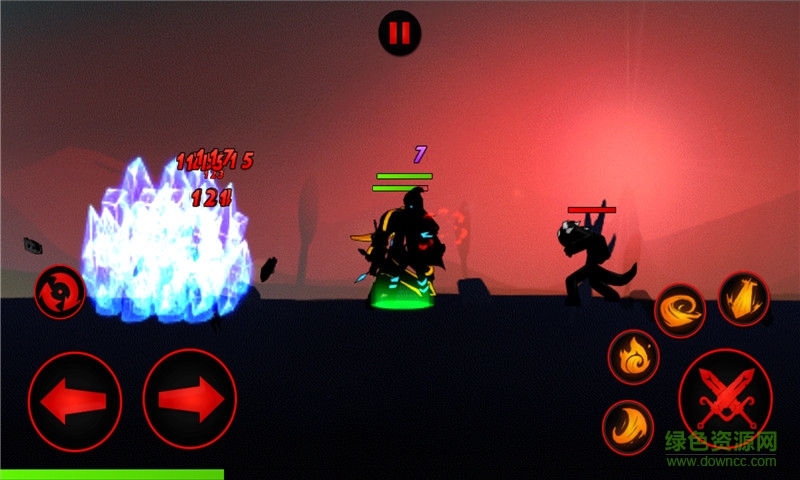This screenshot has height=480, width=800.
Task: Cast the fireball flame skill
Action: click(633, 357)
